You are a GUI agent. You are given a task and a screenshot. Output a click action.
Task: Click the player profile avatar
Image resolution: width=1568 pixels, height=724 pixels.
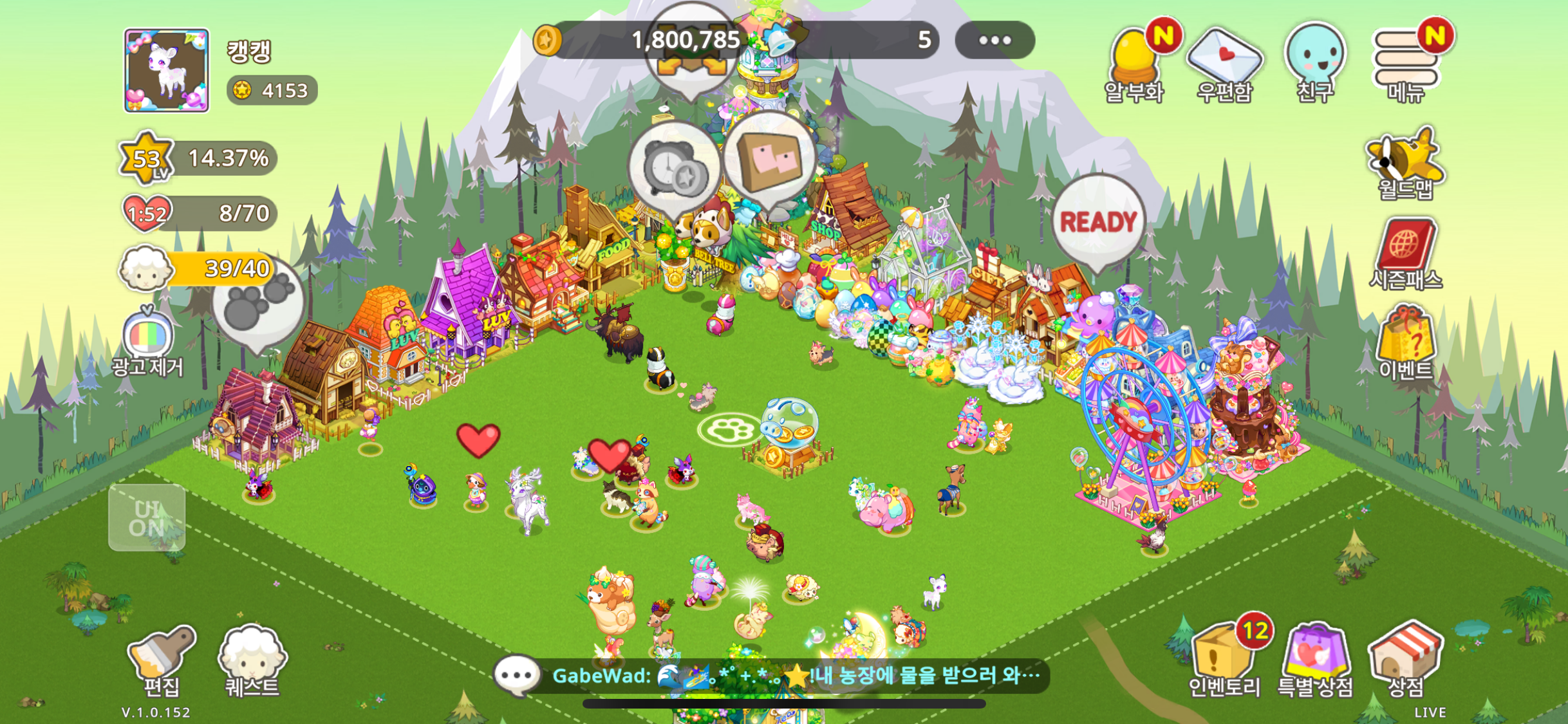[x=167, y=71]
